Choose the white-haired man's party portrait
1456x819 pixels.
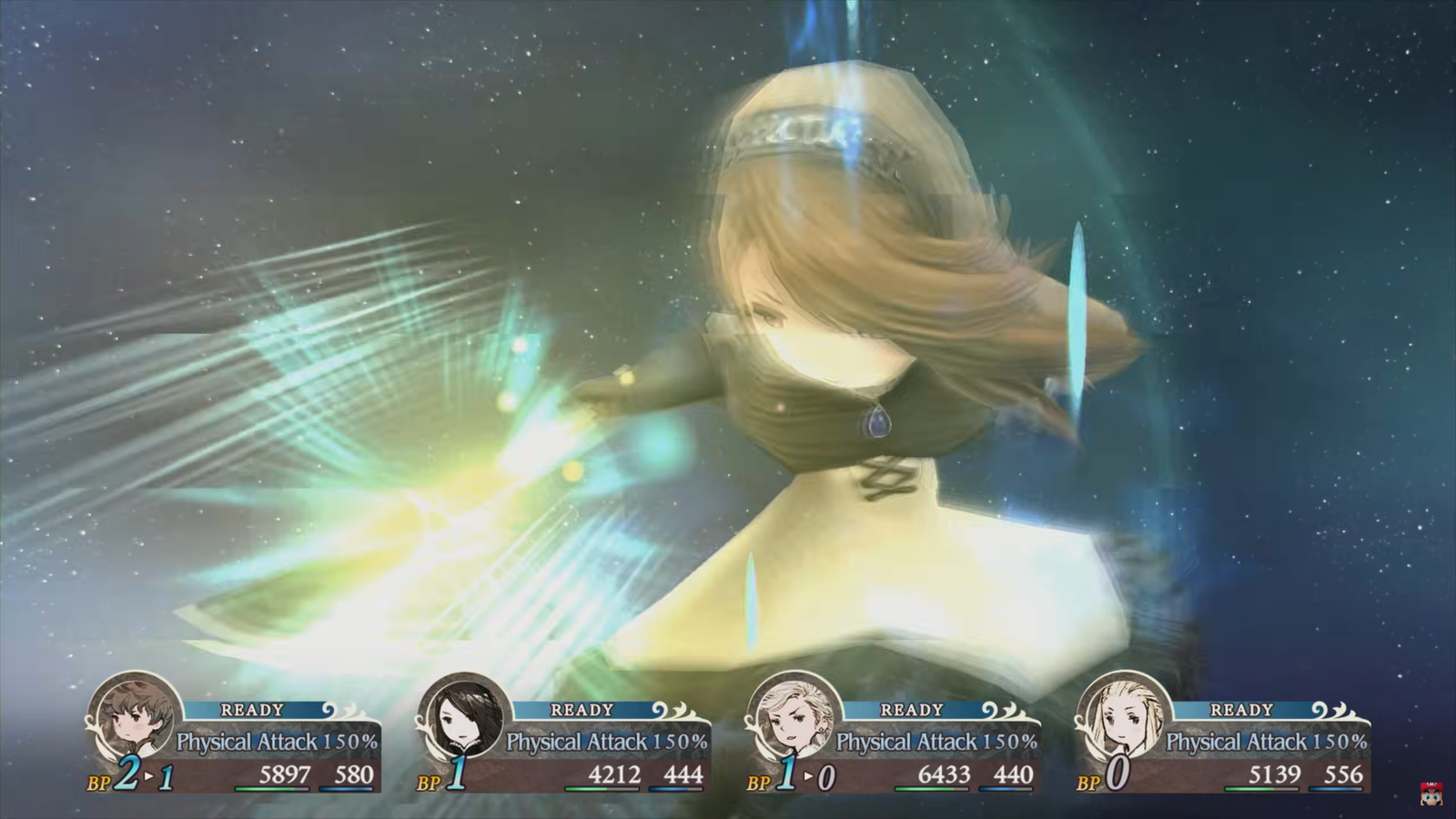click(794, 716)
